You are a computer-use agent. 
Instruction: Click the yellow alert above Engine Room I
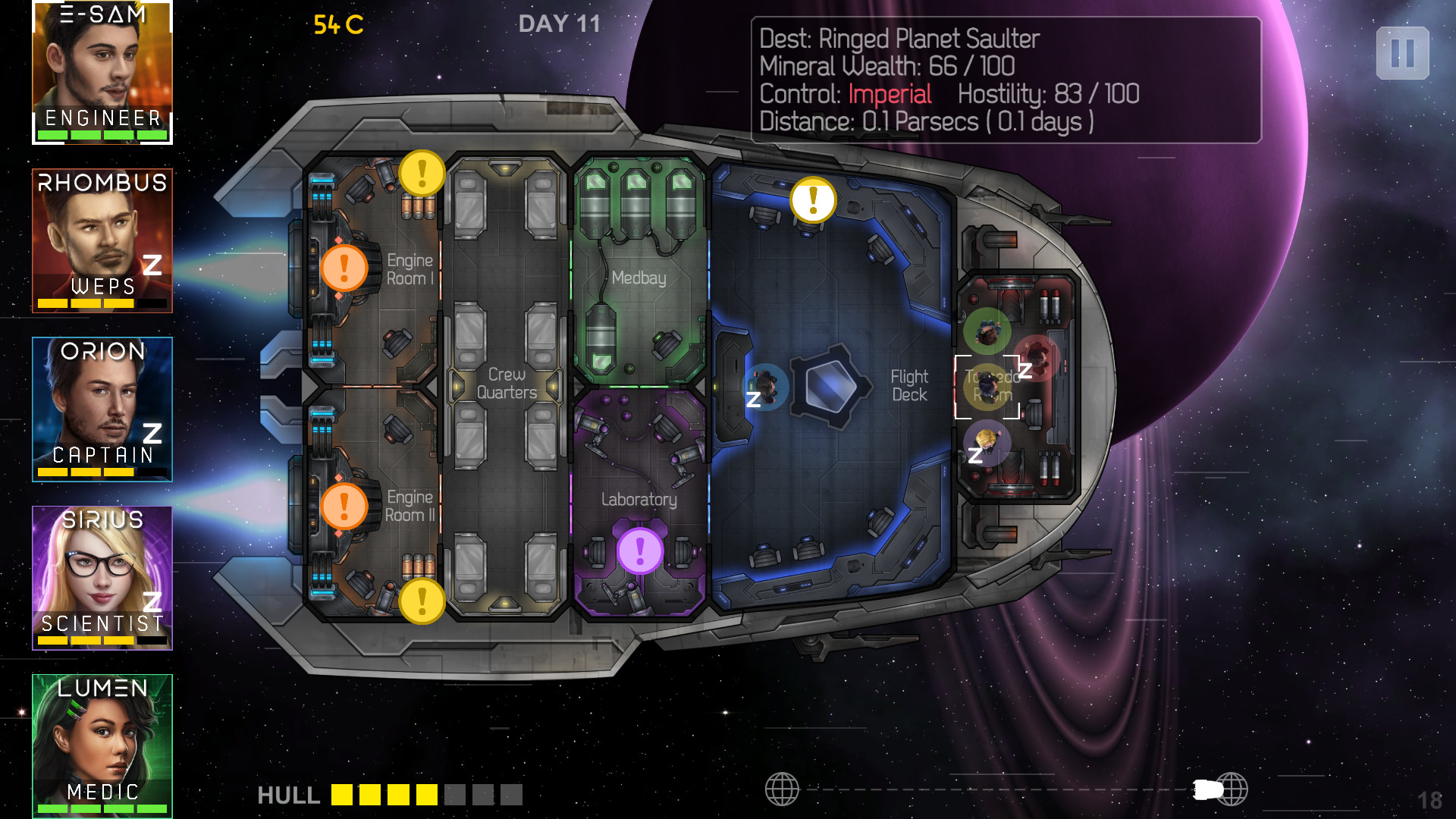(422, 173)
